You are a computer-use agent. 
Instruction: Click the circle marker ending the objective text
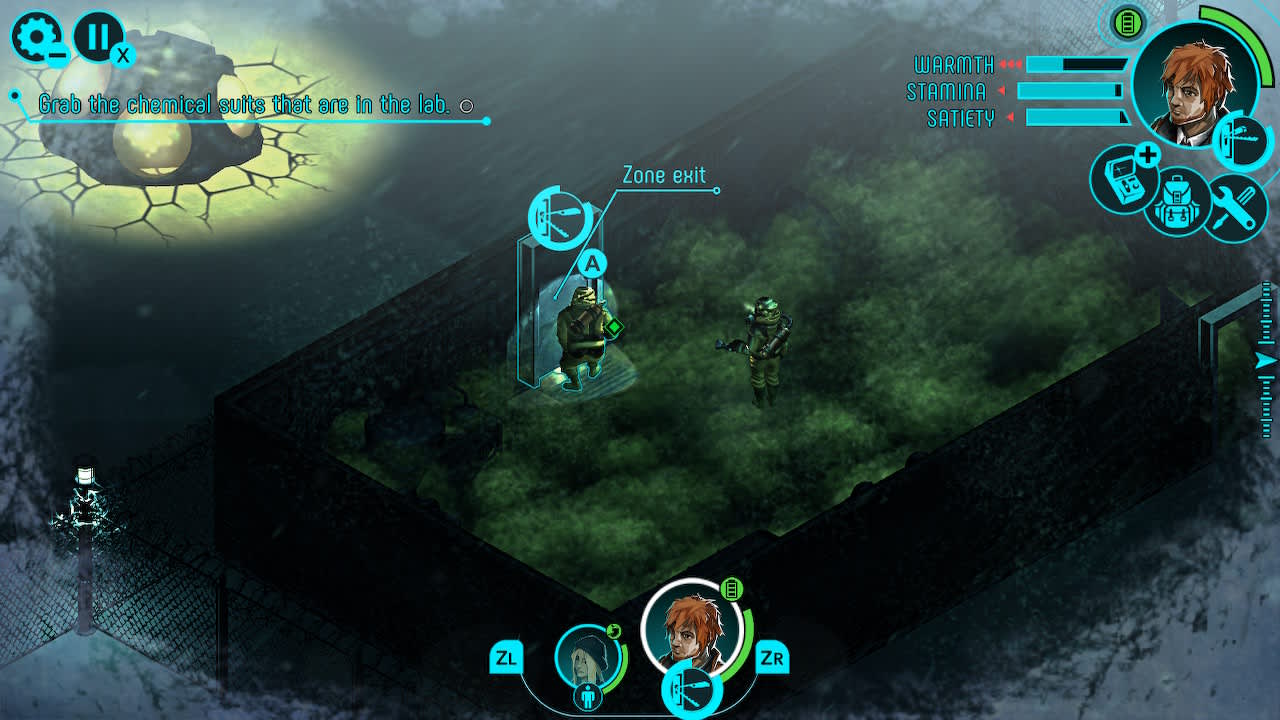[465, 103]
